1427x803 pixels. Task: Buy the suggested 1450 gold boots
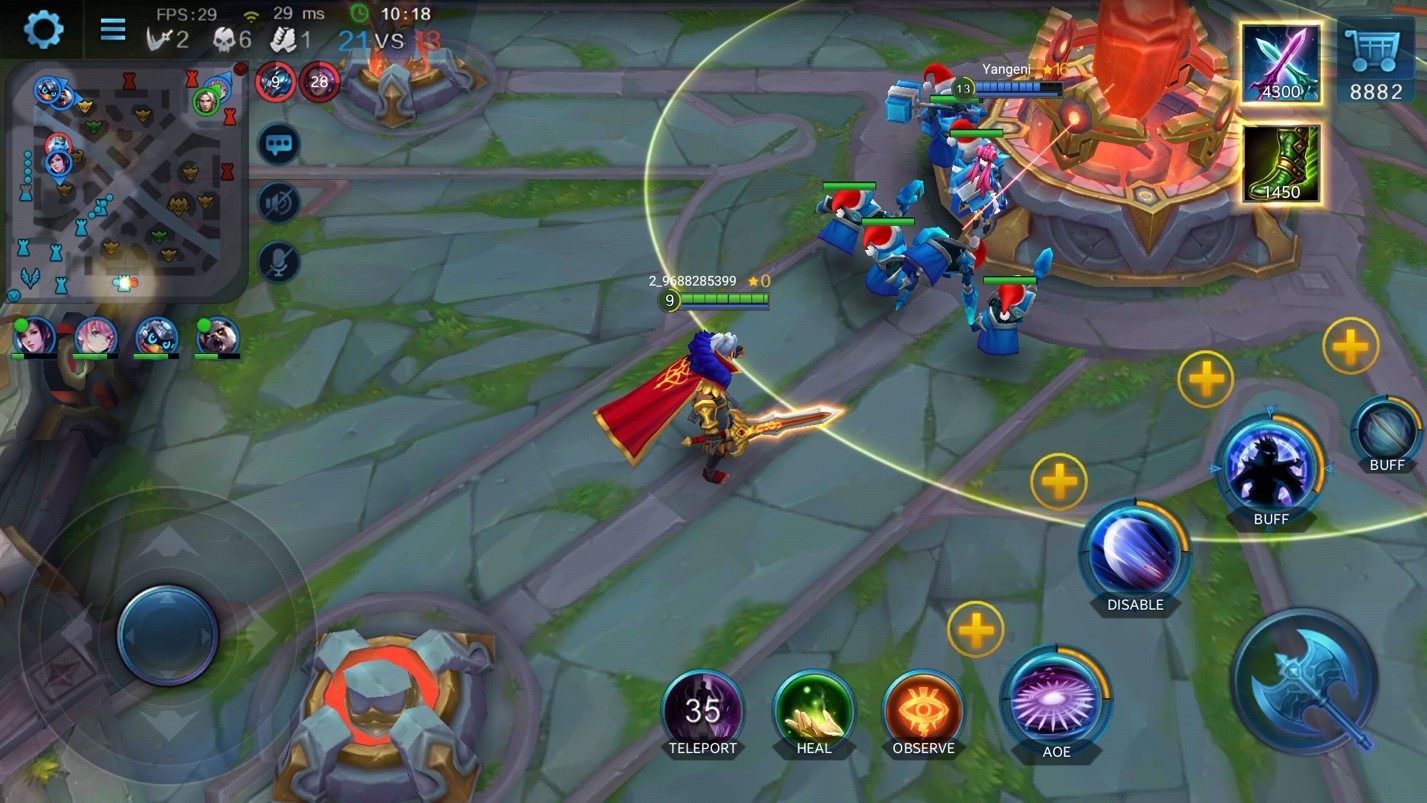1281,163
